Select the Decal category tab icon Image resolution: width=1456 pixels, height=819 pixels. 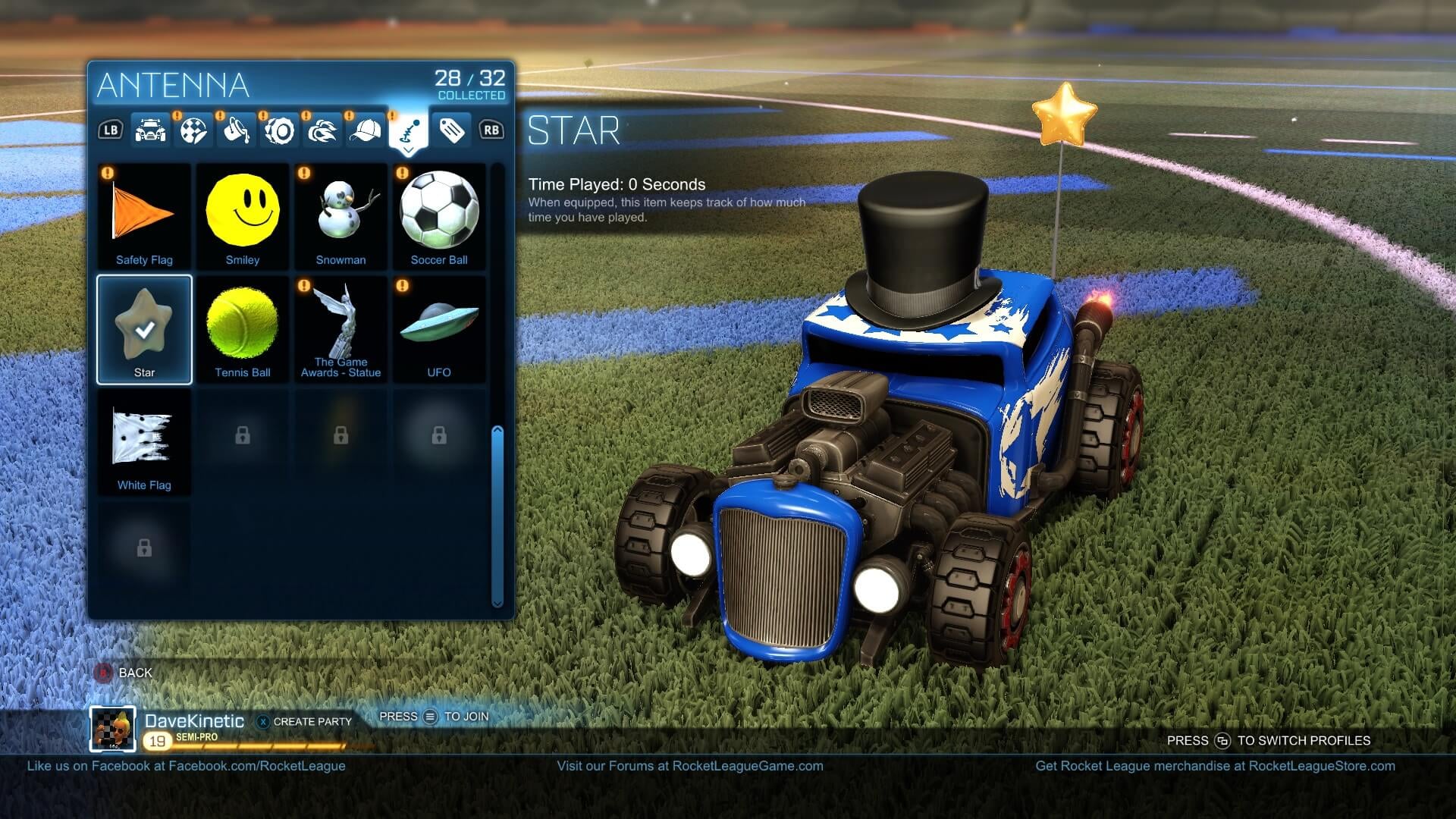196,129
